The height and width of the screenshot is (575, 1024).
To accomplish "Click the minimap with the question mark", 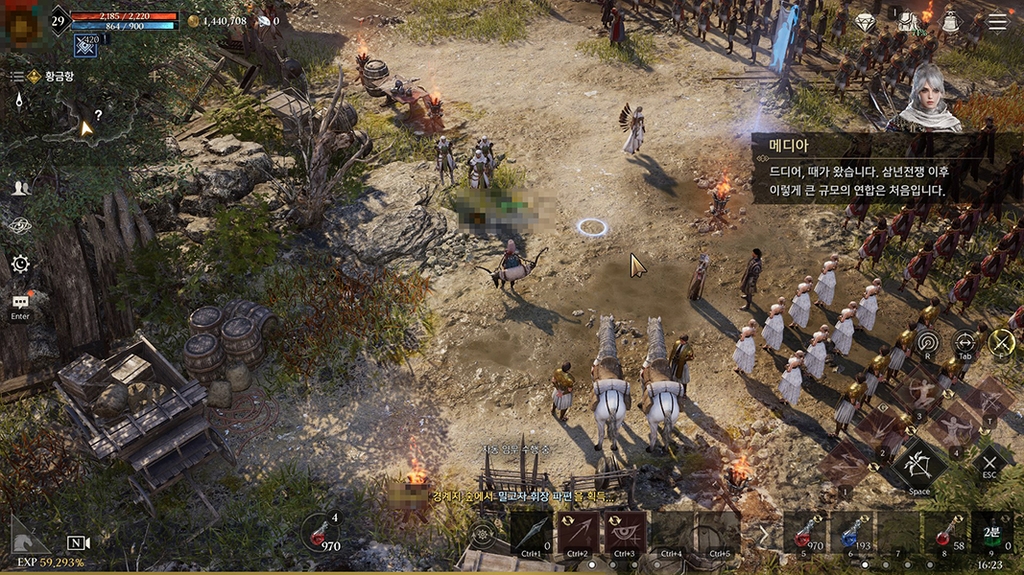I will pos(88,124).
